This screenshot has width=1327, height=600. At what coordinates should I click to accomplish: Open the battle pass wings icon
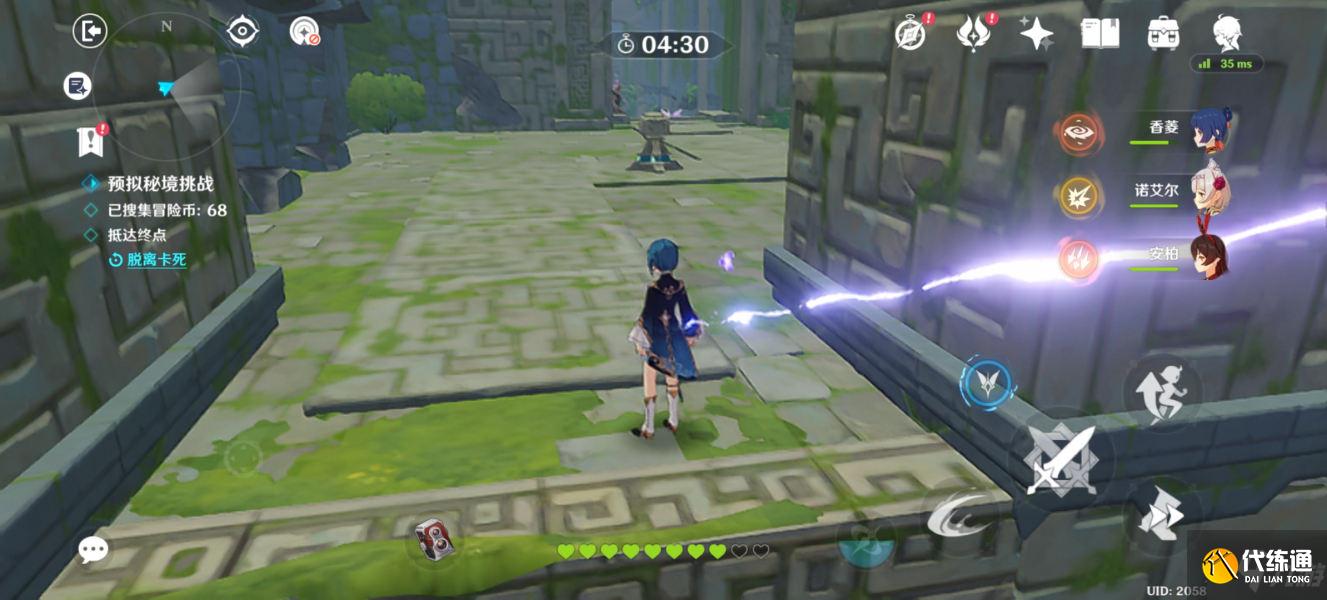[x=972, y=34]
